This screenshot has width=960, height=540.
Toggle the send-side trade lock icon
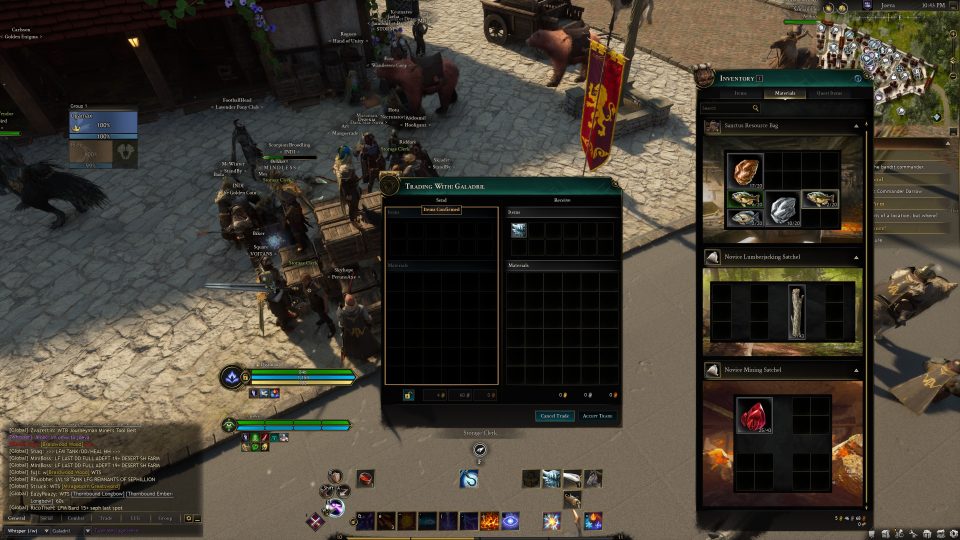tap(408, 396)
